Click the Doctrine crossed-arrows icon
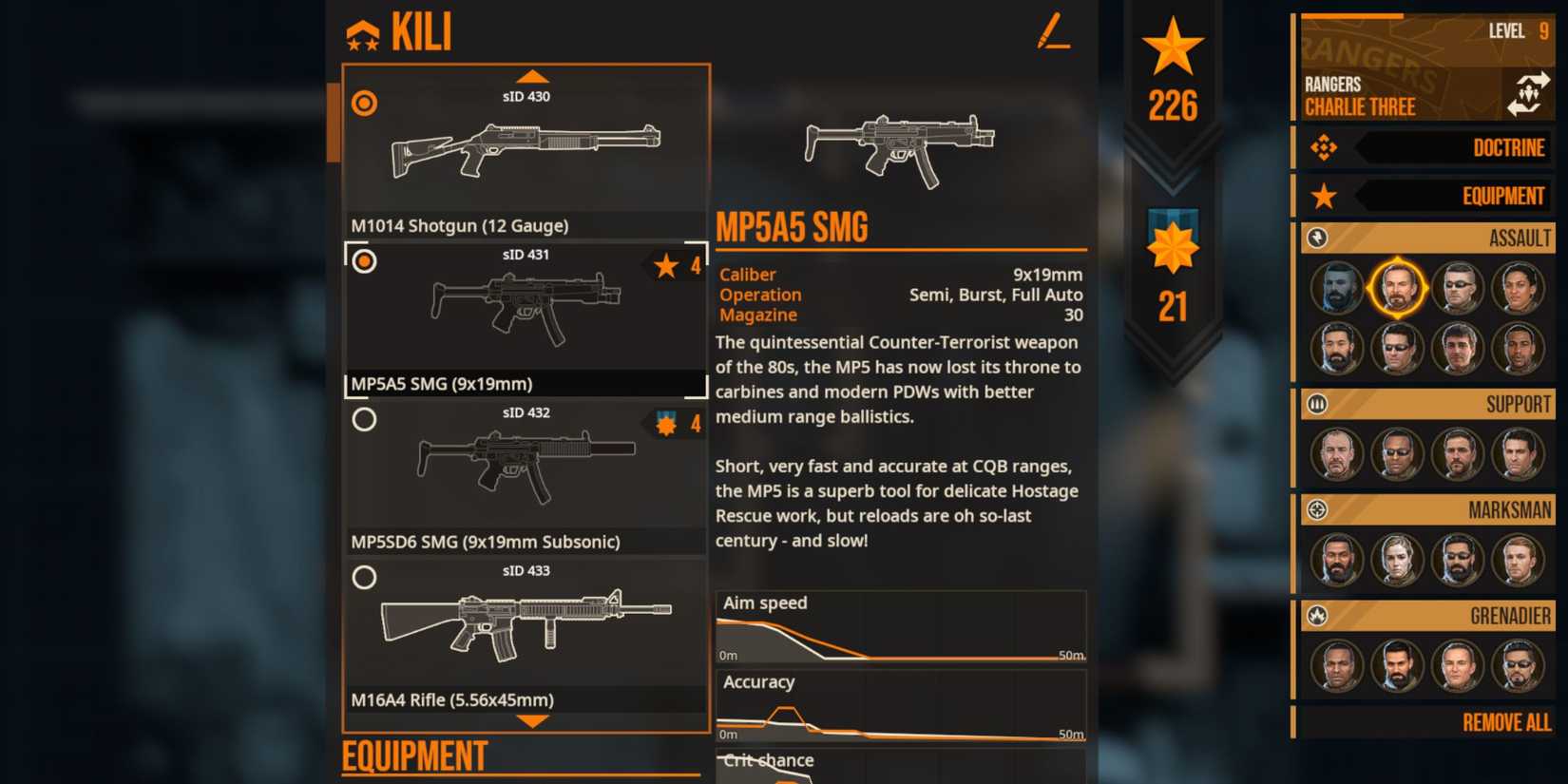 coord(1324,148)
